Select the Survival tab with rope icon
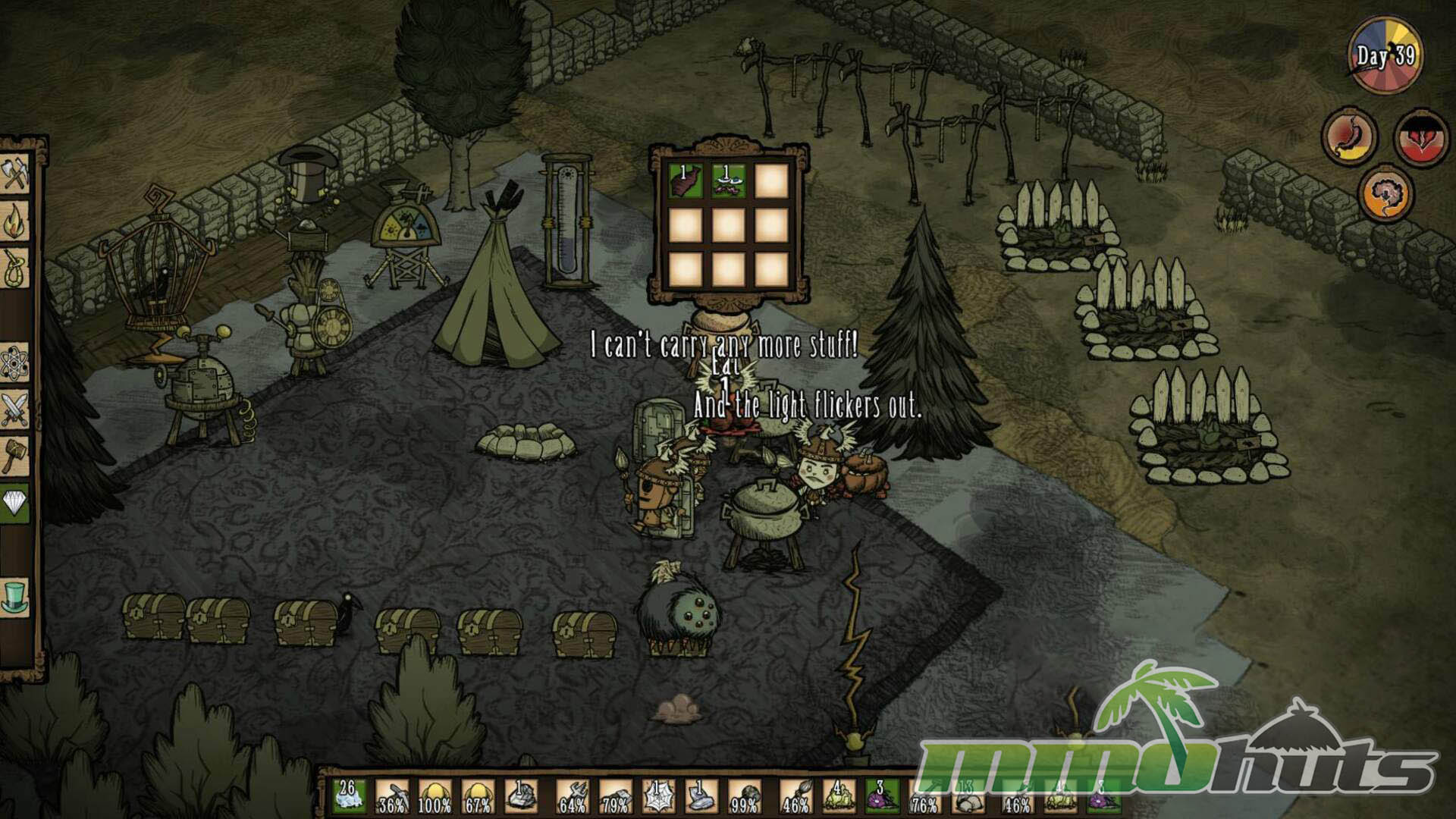Image resolution: width=1456 pixels, height=819 pixels. (15, 268)
